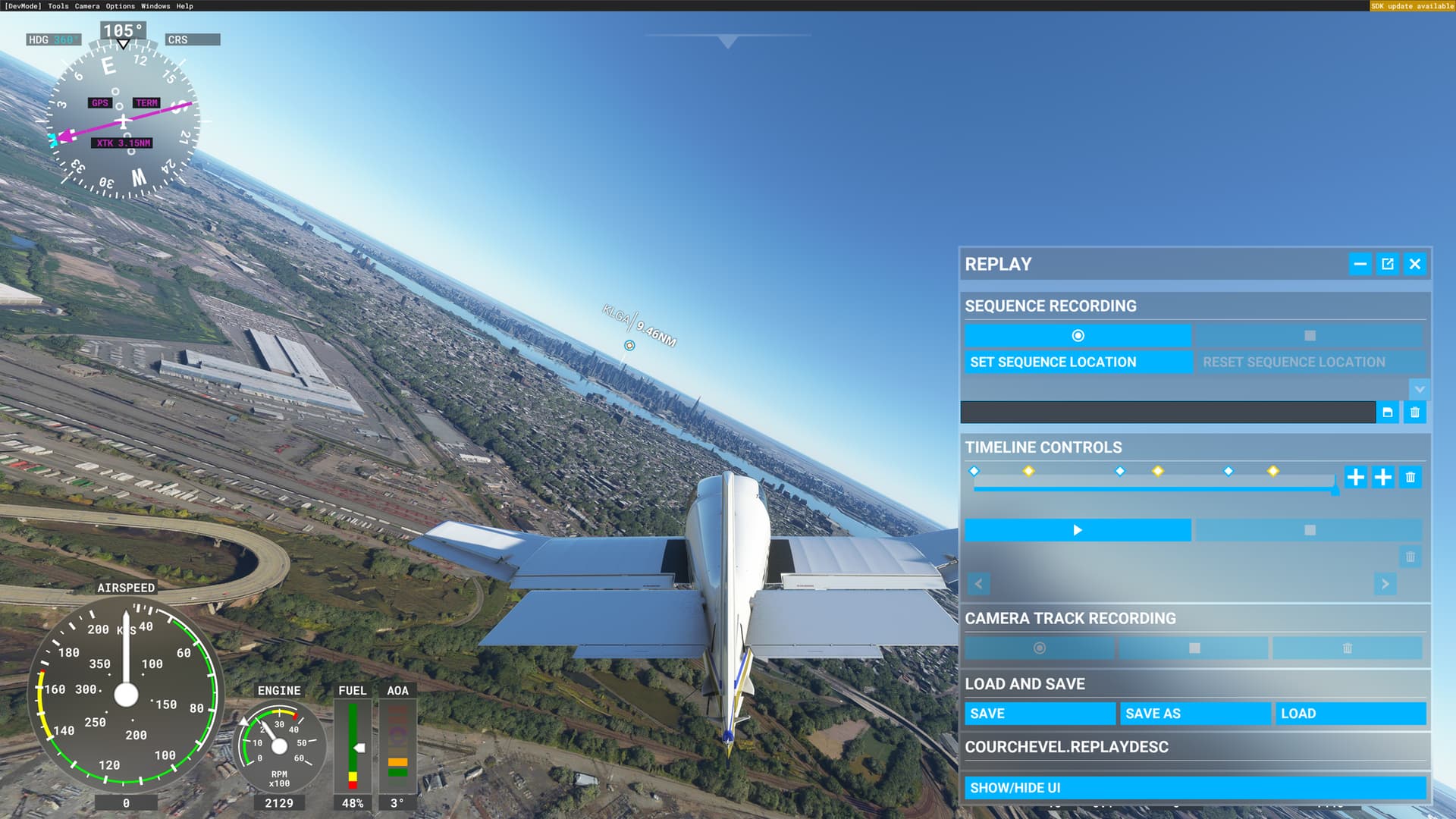The width and height of the screenshot is (1456, 819).
Task: Close the Replay panel
Action: click(1414, 264)
